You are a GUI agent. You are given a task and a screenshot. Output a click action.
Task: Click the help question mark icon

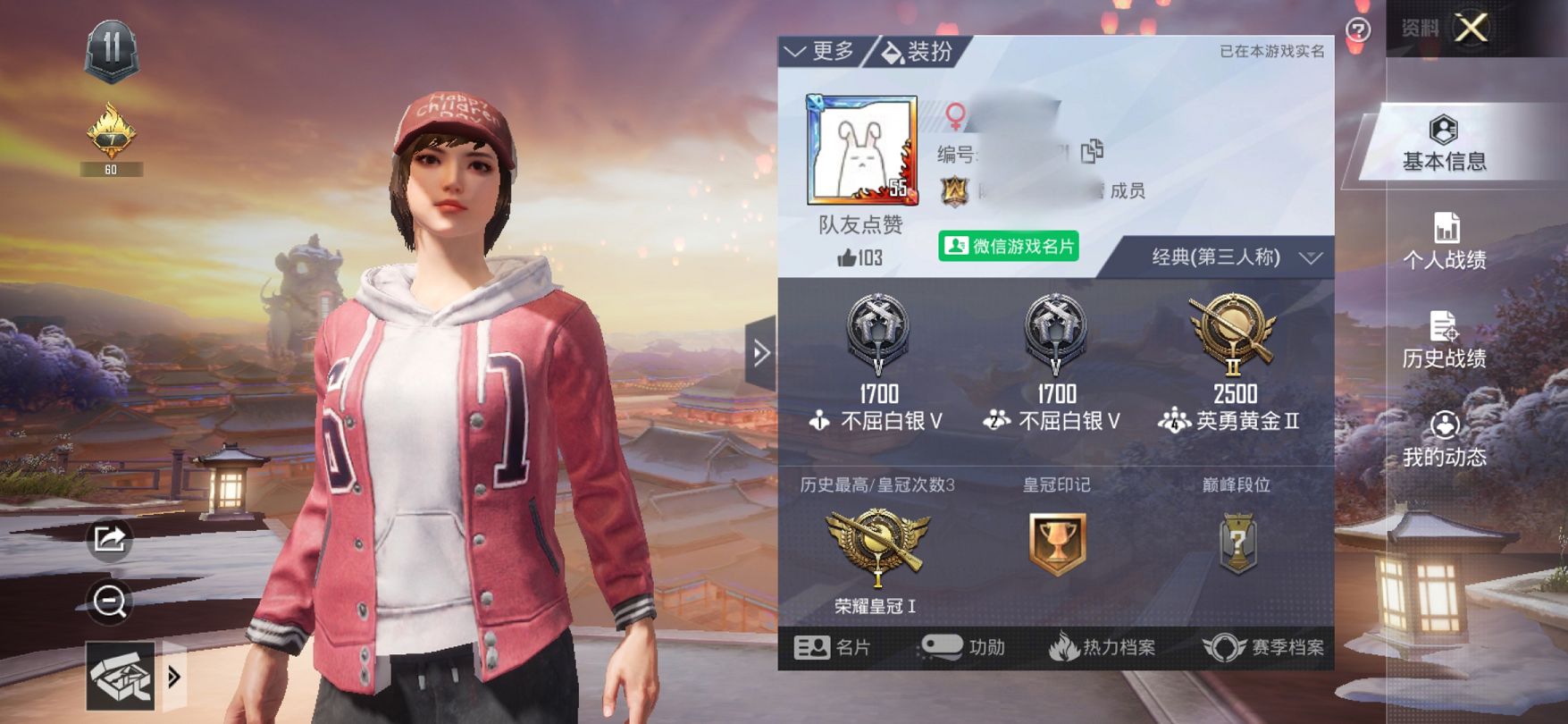[x=1358, y=30]
